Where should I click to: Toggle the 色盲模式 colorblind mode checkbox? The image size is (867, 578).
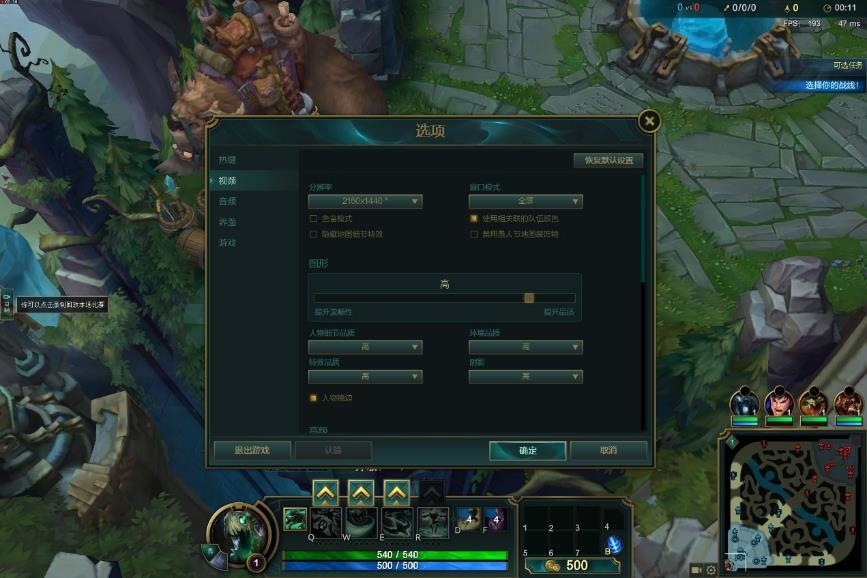pos(314,218)
